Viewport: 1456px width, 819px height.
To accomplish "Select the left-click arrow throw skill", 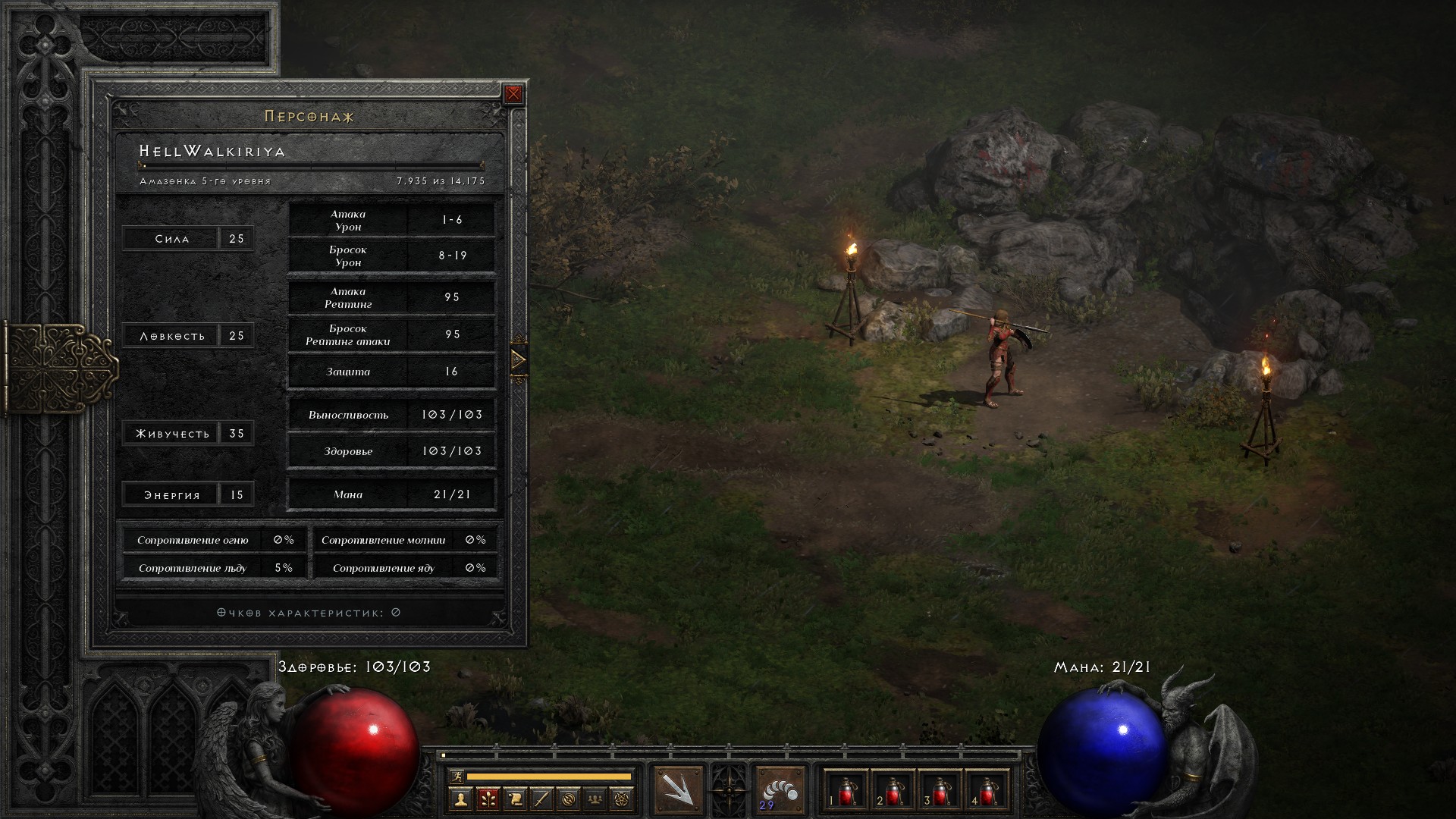I will point(678,789).
